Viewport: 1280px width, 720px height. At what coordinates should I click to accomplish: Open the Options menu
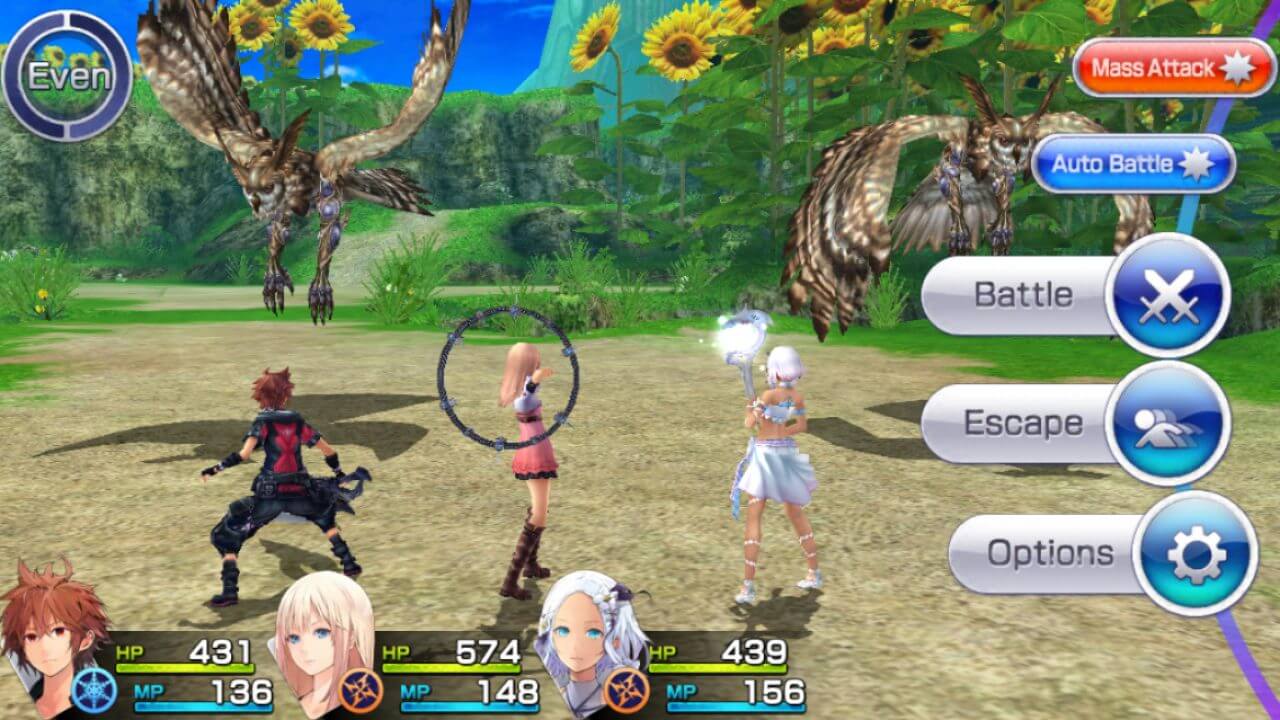[1053, 551]
